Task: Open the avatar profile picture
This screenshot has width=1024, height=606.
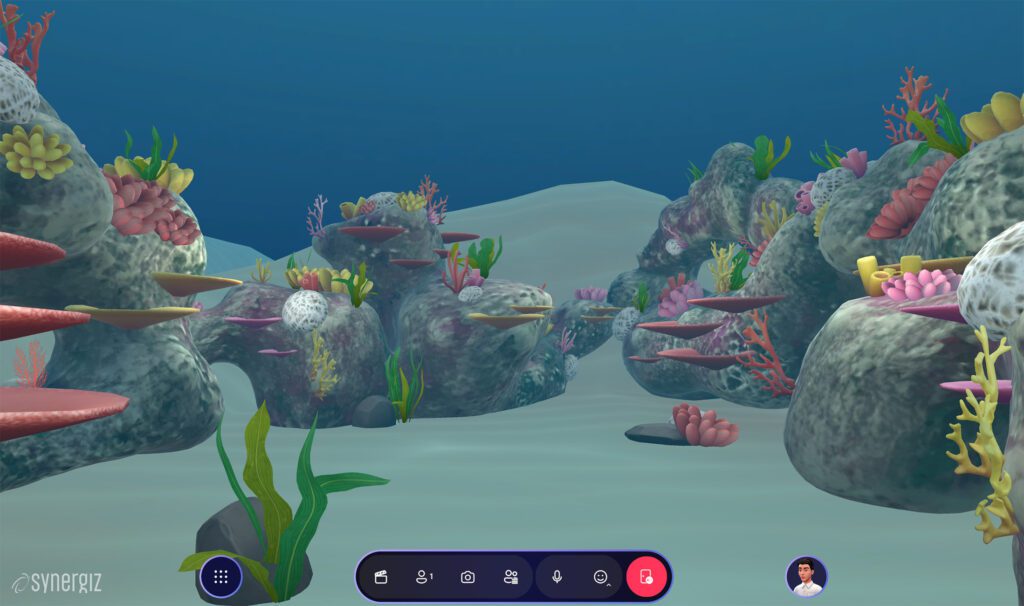Action: pyautogui.click(x=806, y=577)
